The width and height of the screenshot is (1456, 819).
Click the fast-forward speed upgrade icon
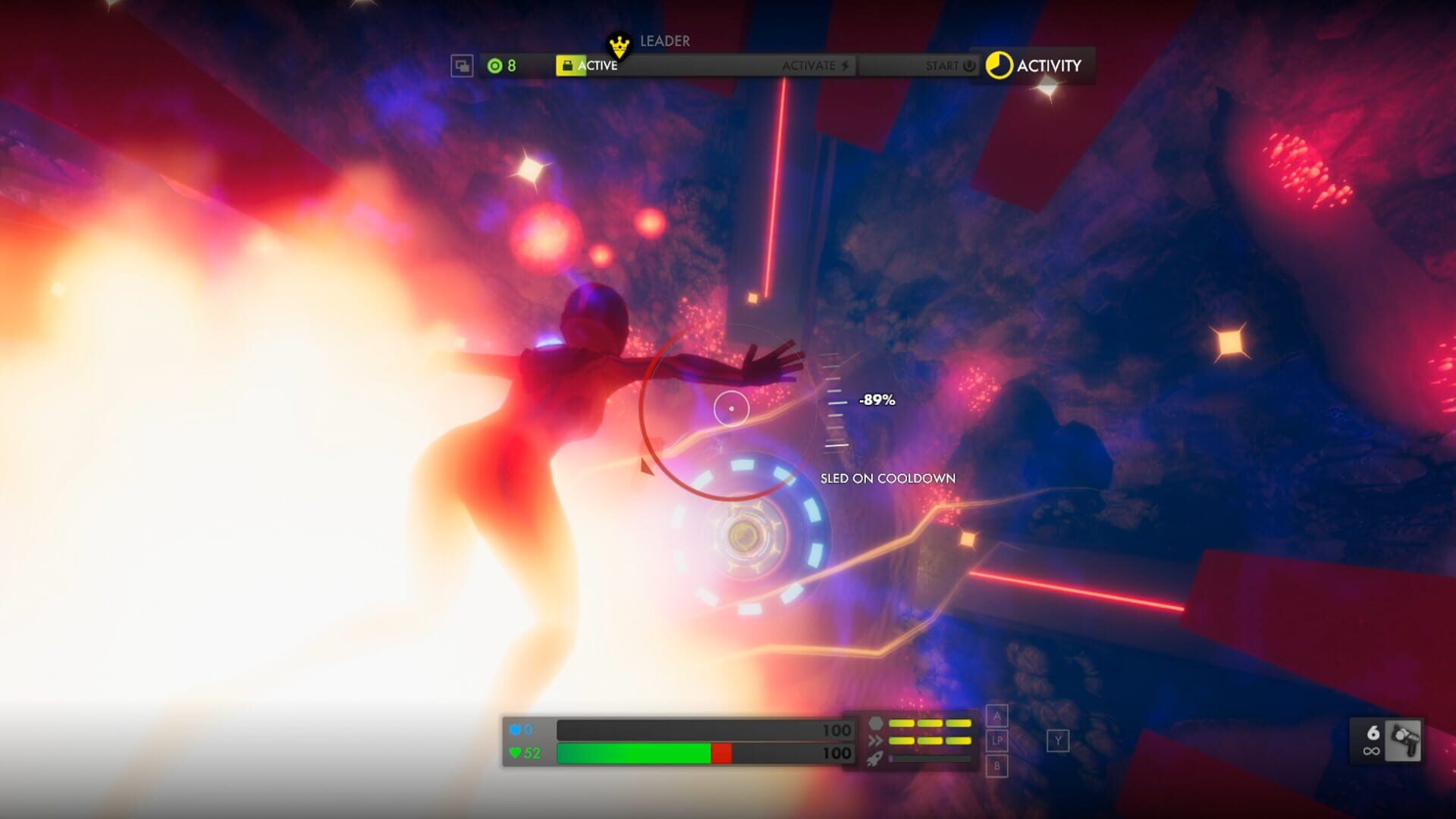click(x=875, y=741)
